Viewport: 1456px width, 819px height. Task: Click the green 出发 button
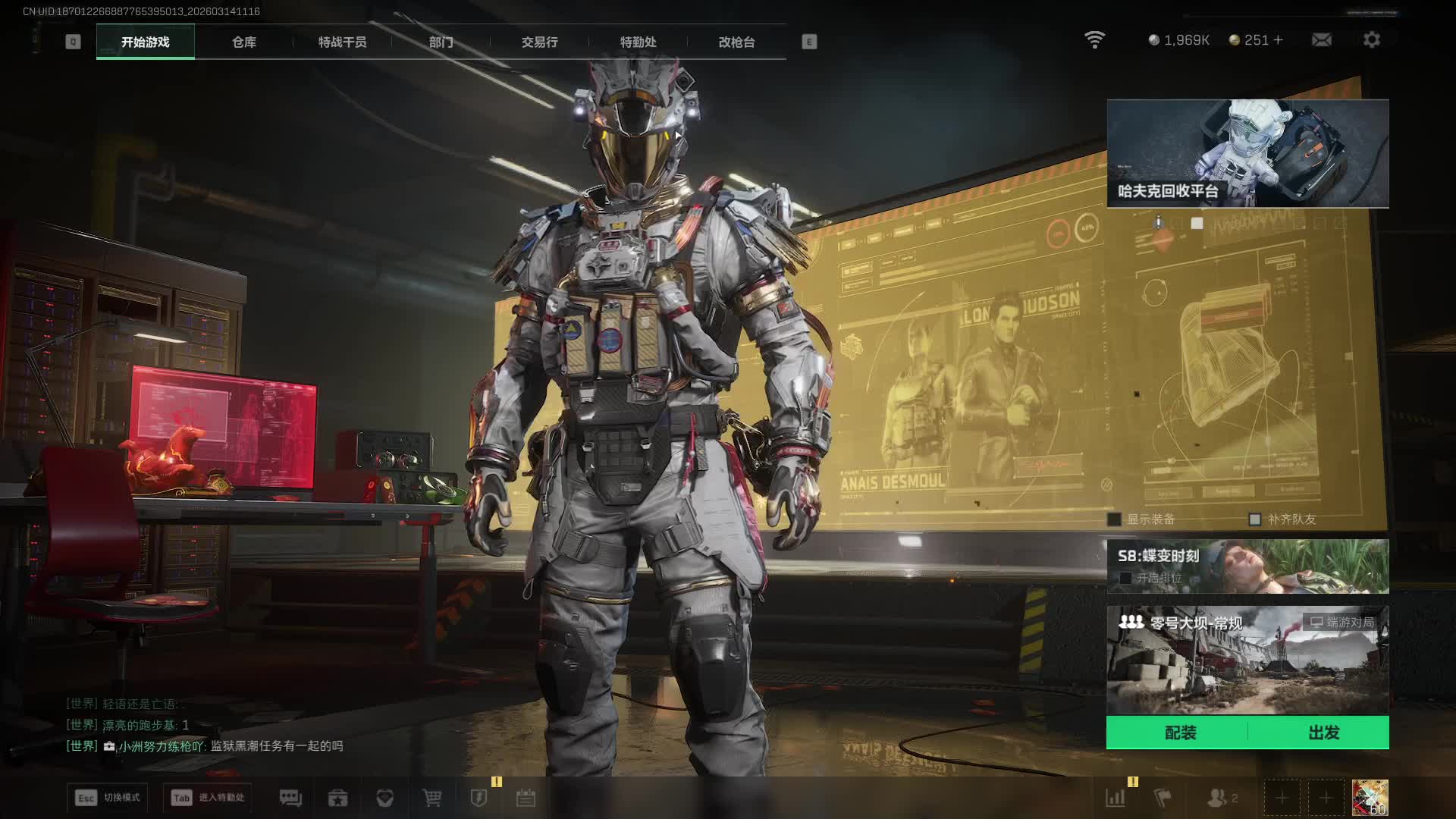tap(1323, 733)
